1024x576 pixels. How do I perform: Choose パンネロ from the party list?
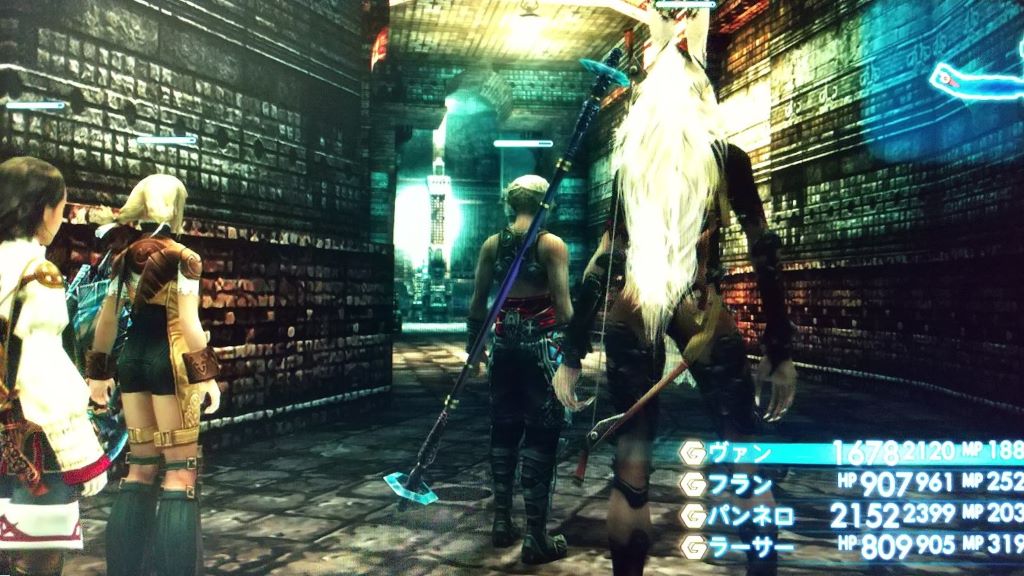[x=751, y=516]
